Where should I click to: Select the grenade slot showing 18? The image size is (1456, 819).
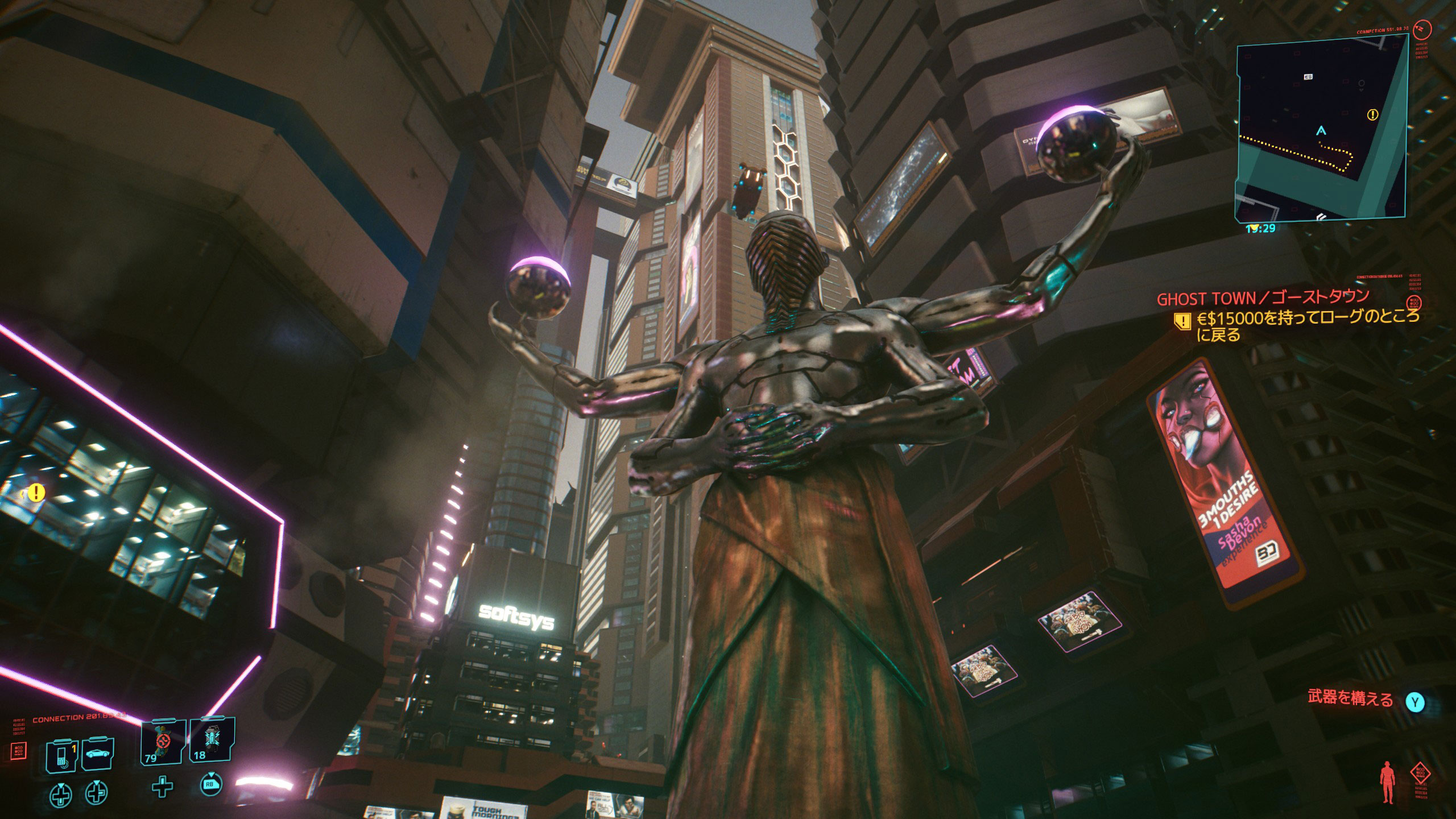pyautogui.click(x=212, y=741)
